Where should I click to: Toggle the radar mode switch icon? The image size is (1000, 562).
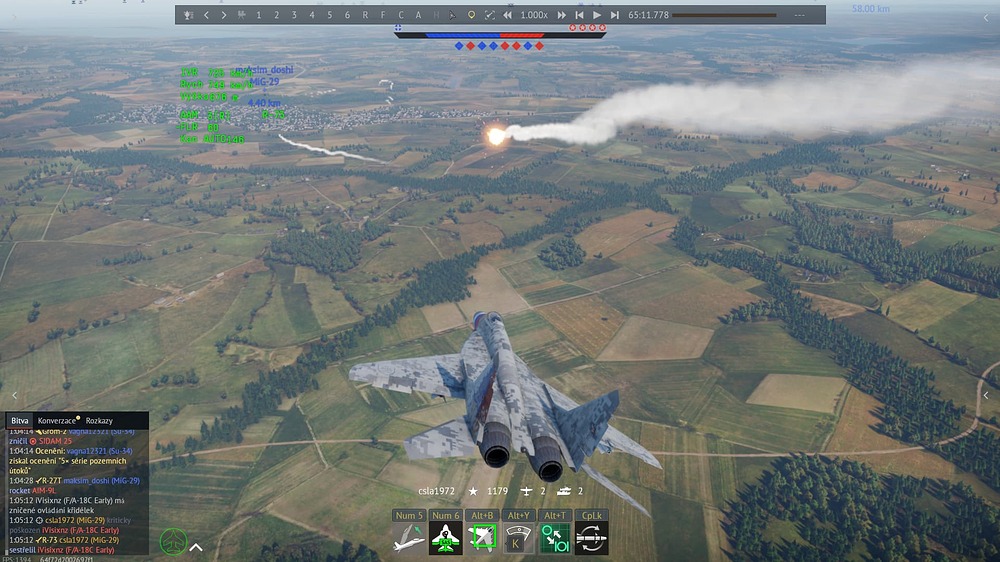tap(555, 539)
